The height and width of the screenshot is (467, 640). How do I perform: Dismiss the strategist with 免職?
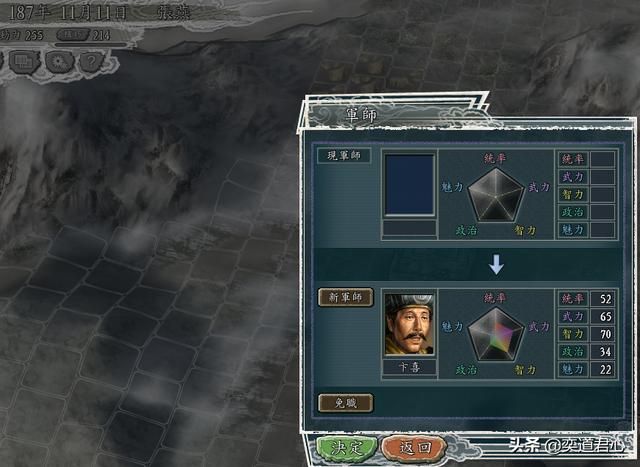[345, 402]
